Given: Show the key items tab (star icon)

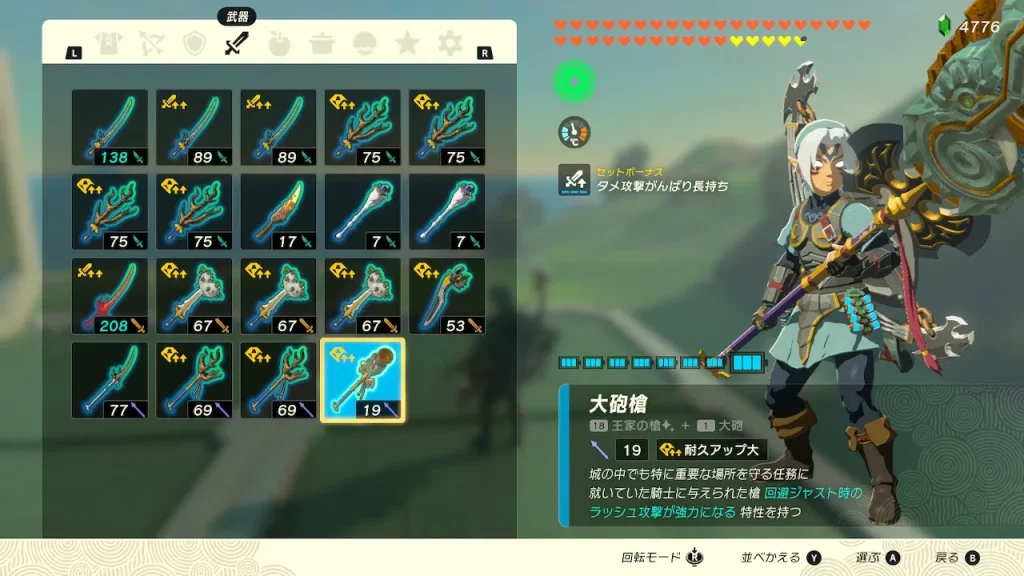Looking at the screenshot, I should point(407,44).
